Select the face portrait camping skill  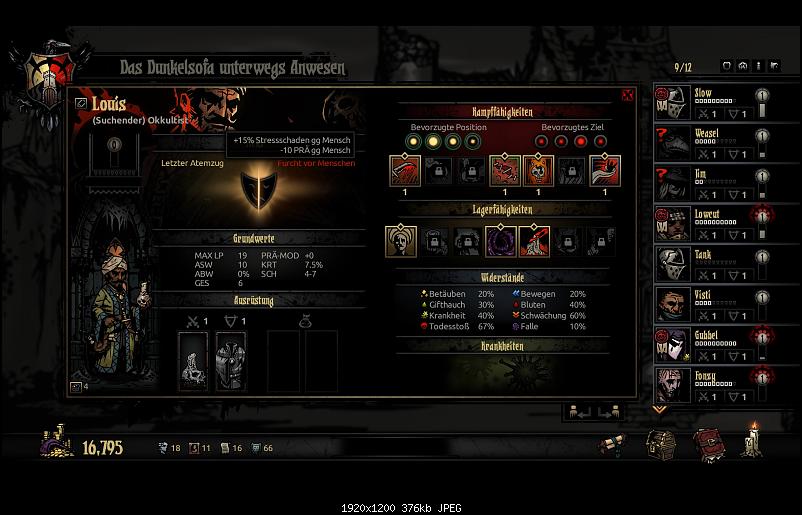pos(400,240)
